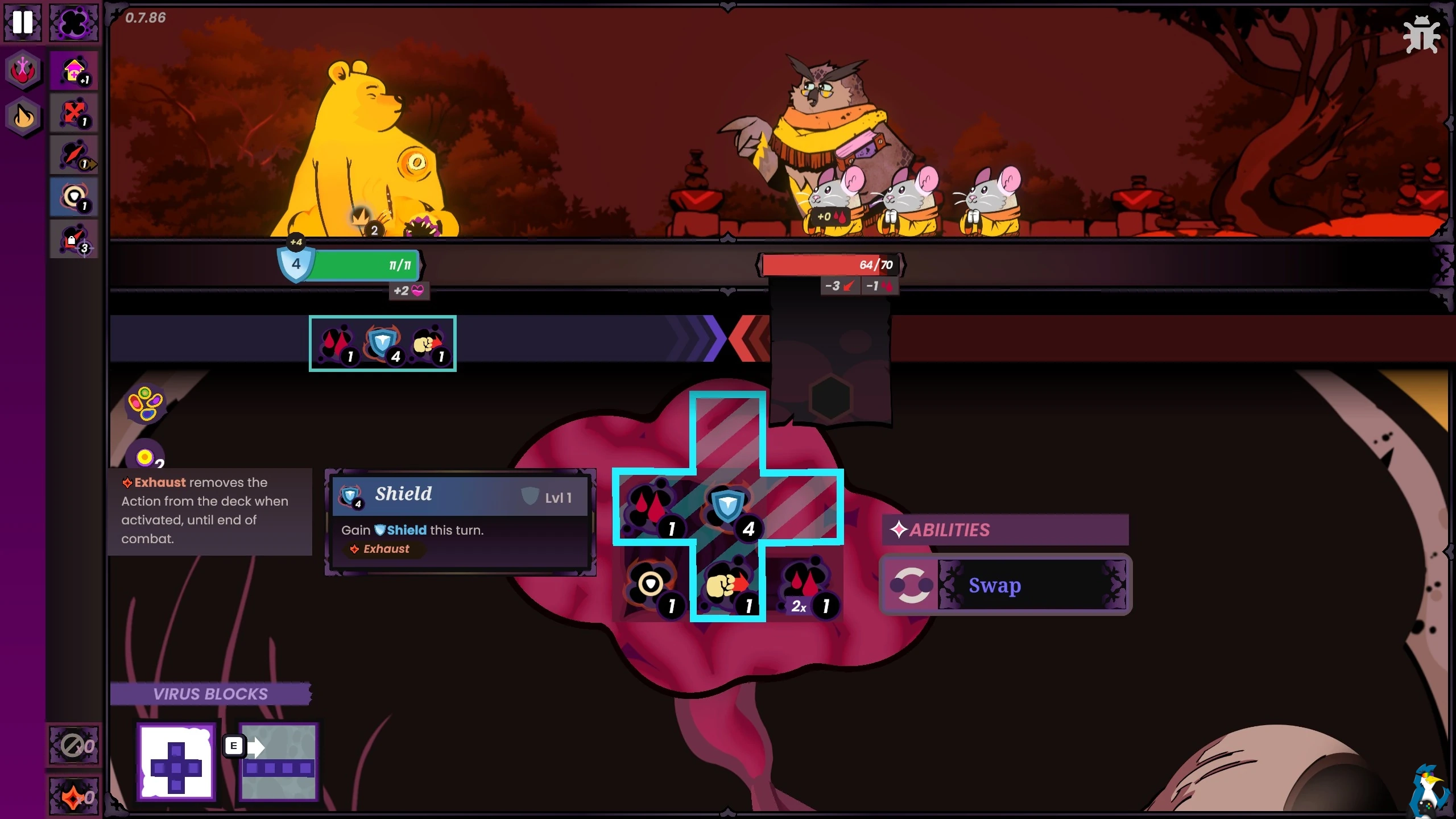Screen dimensions: 1456x819
Task: Activate the Swap ability
Action: (x=1005, y=585)
